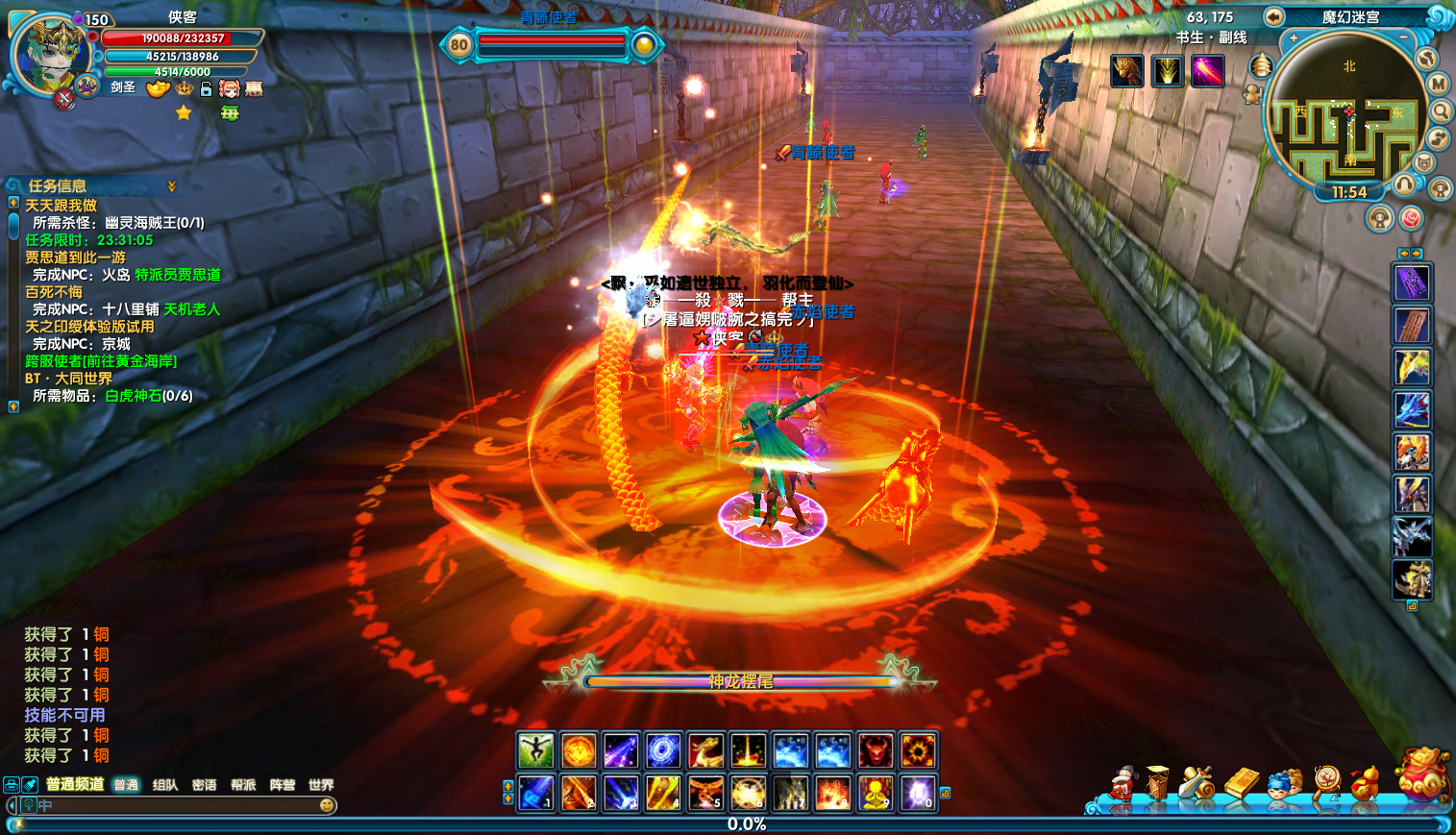Image resolution: width=1456 pixels, height=835 pixels.
Task: Switch chat to the 世界 channel tab
Action: coord(321,785)
